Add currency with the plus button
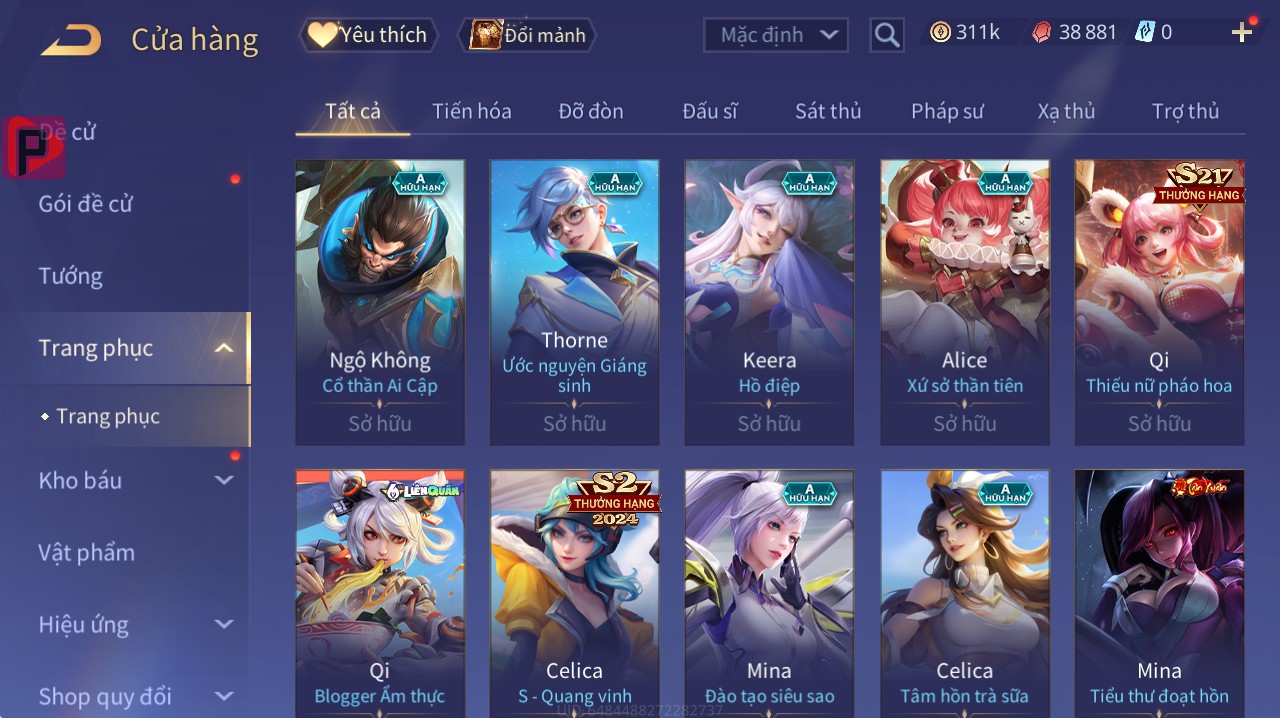 tap(1242, 32)
